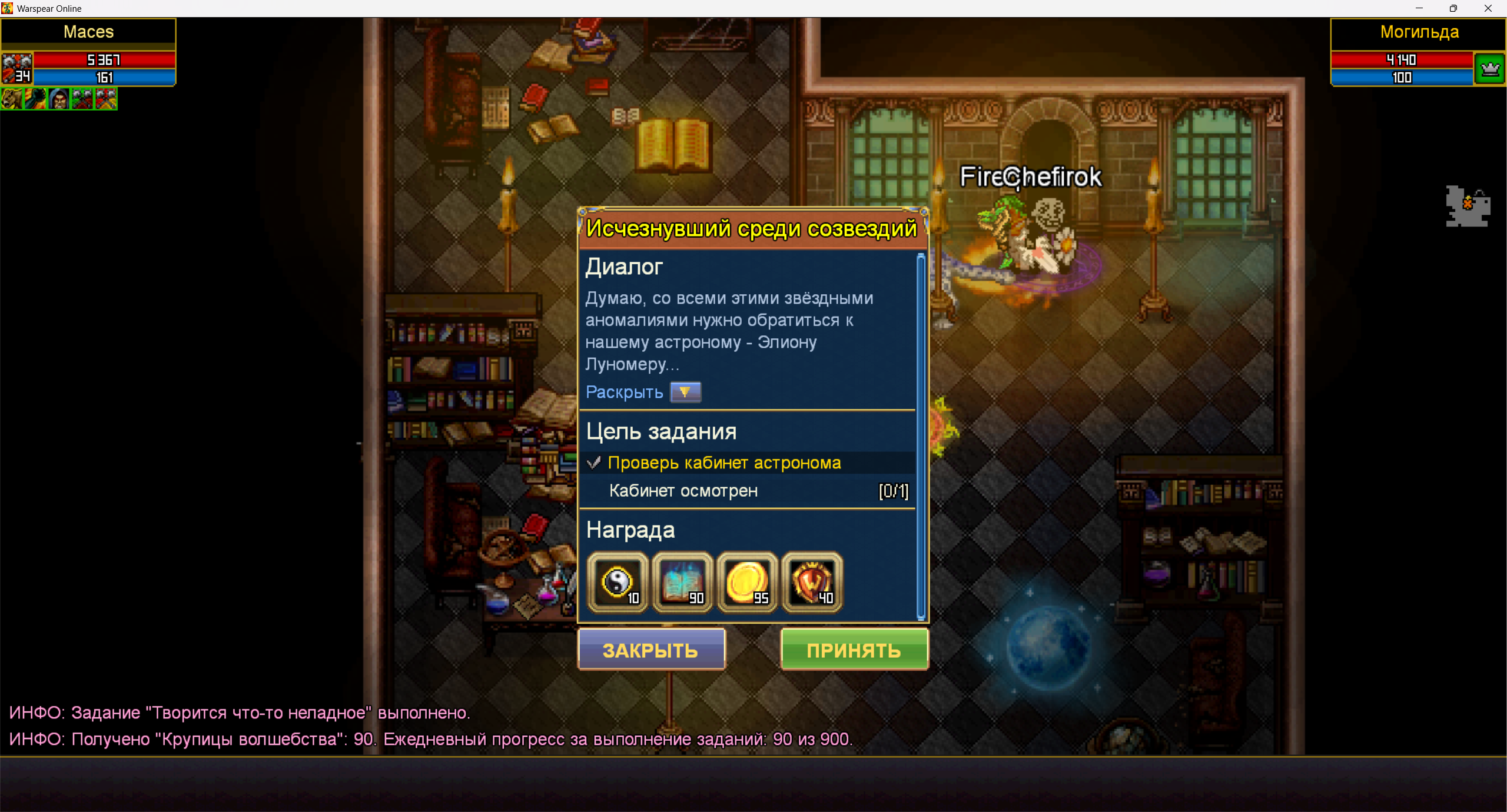Viewport: 1507px width, 812px height.
Task: Close the Warspear Online window
Action: pos(1488,8)
